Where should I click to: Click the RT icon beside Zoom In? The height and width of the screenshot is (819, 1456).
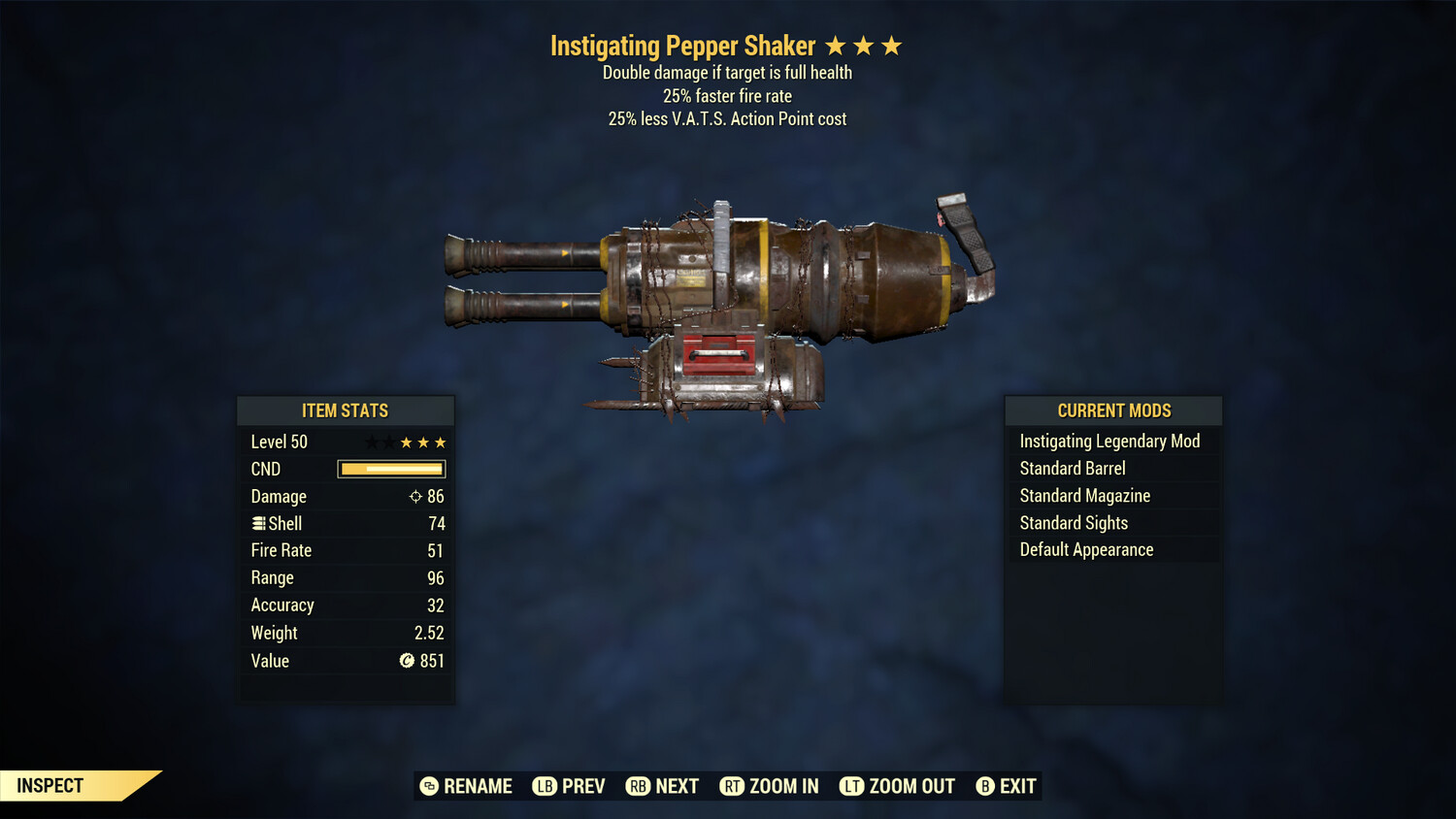click(x=733, y=786)
